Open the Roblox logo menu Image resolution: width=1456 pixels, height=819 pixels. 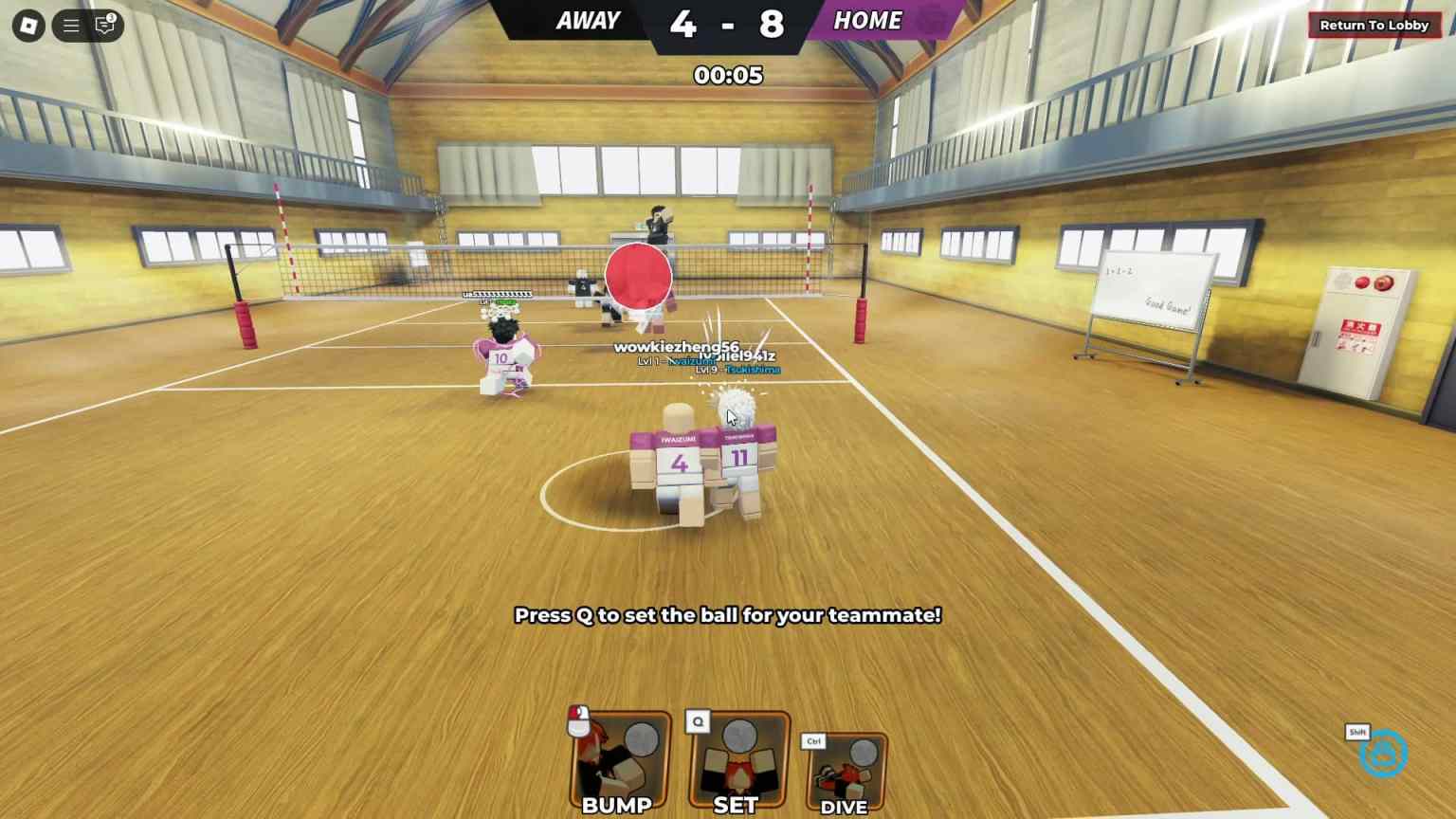(28, 26)
